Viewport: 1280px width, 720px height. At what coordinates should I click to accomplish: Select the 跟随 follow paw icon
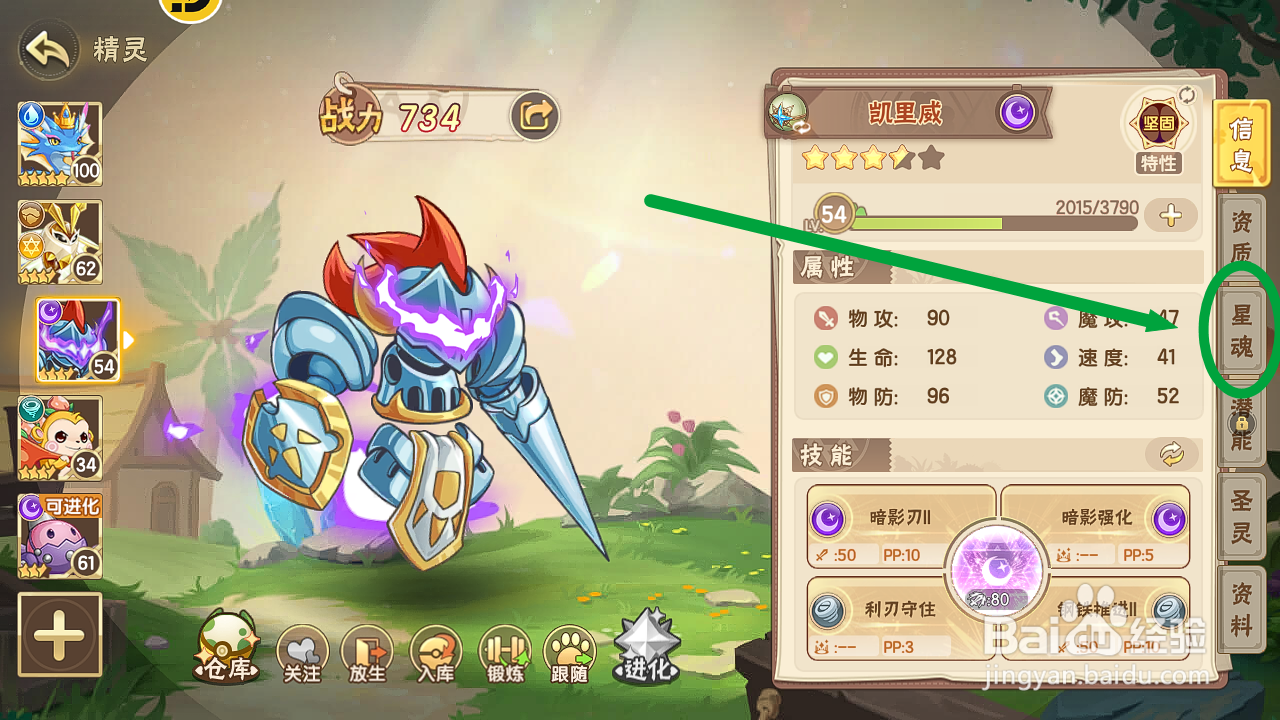[x=569, y=650]
